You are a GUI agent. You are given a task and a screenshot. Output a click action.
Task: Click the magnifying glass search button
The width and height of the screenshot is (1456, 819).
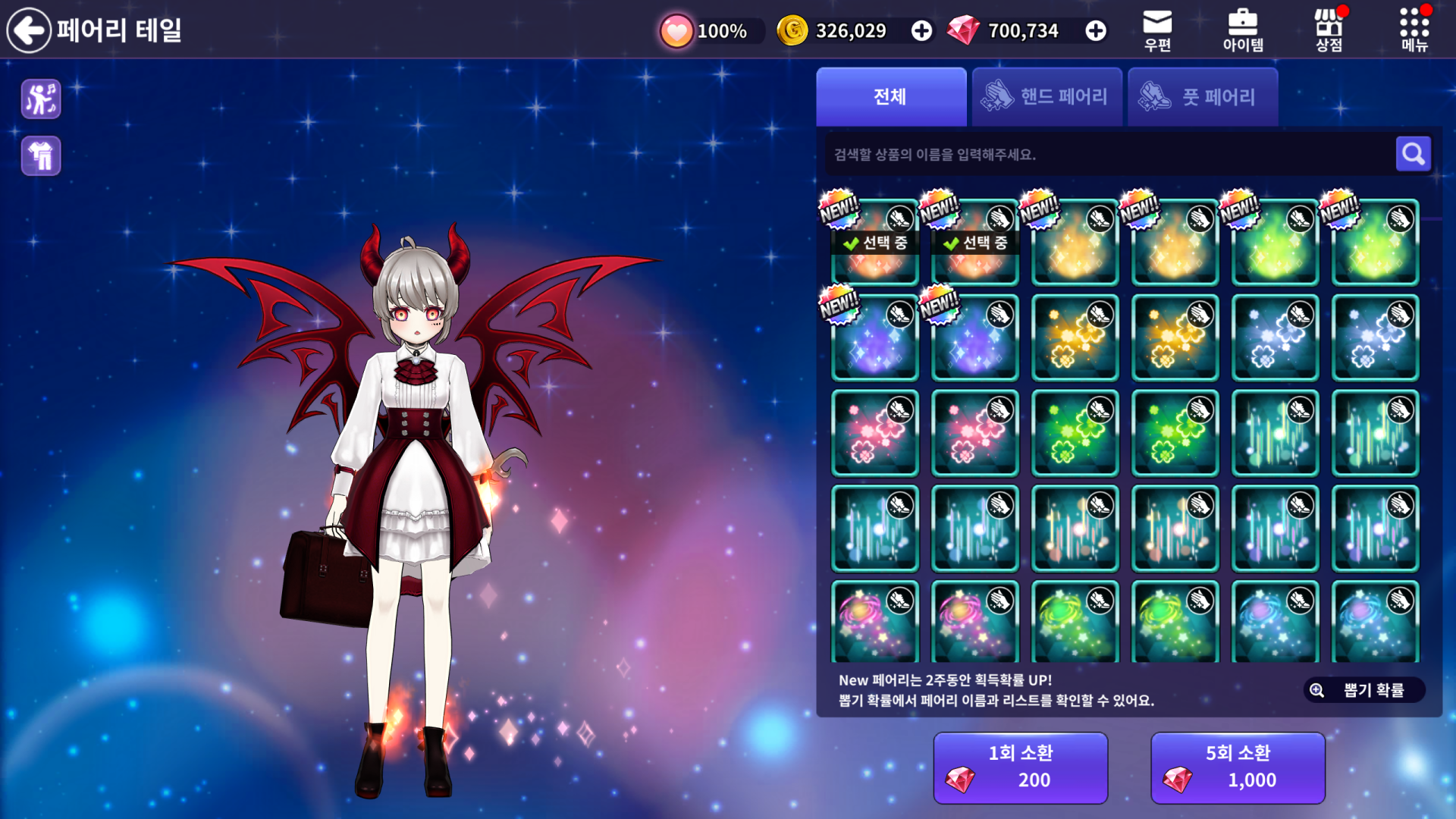click(1413, 155)
